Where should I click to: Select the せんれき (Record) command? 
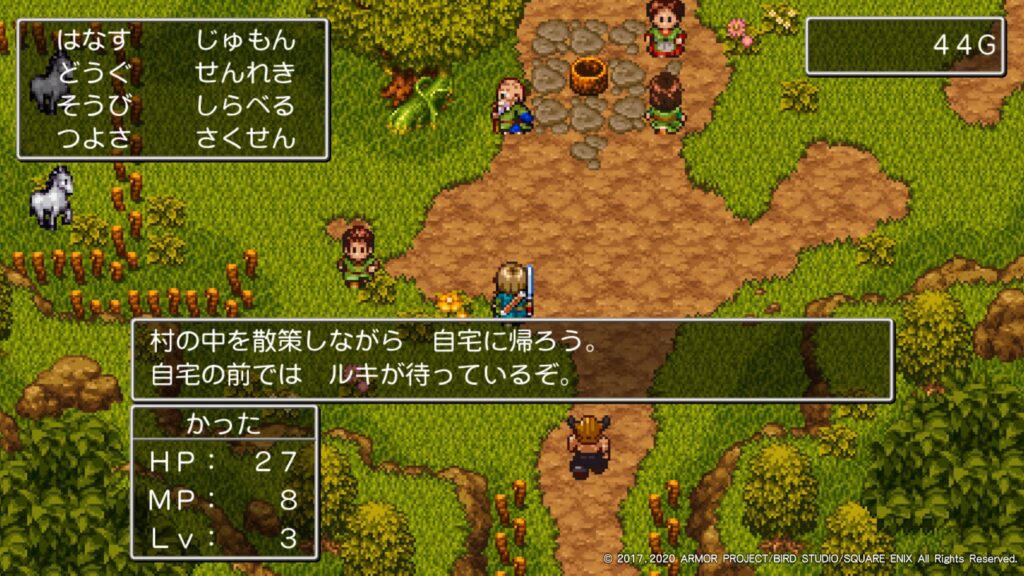(245, 73)
